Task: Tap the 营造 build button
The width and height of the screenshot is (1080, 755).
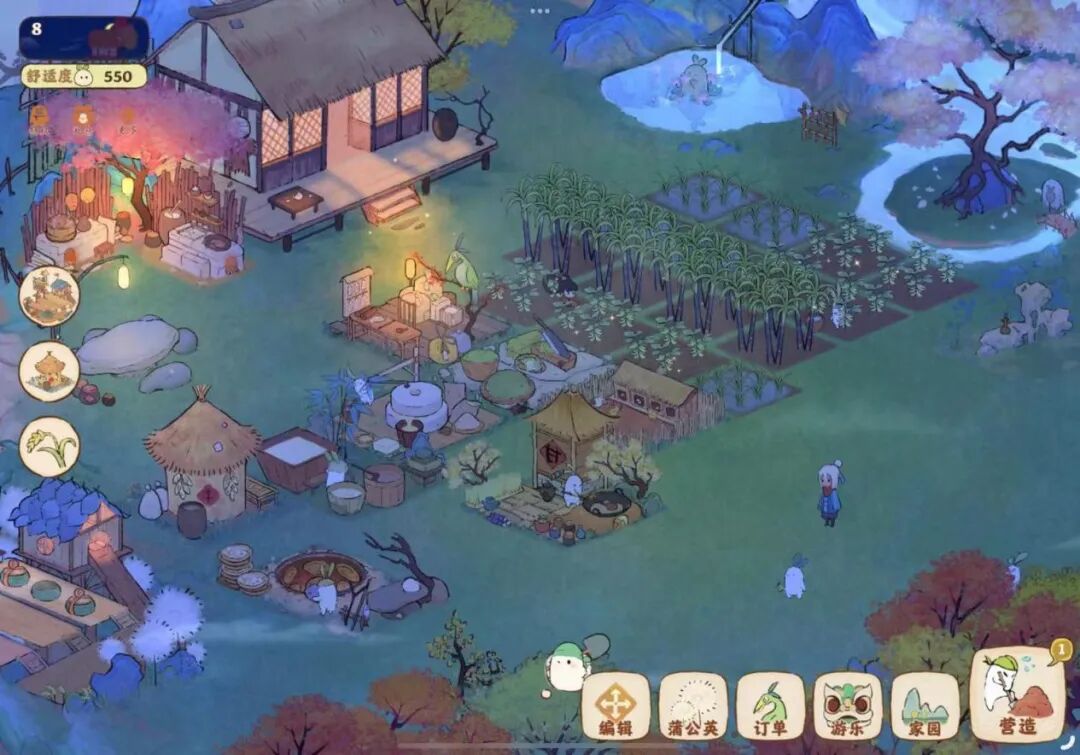Action: [x=1016, y=695]
